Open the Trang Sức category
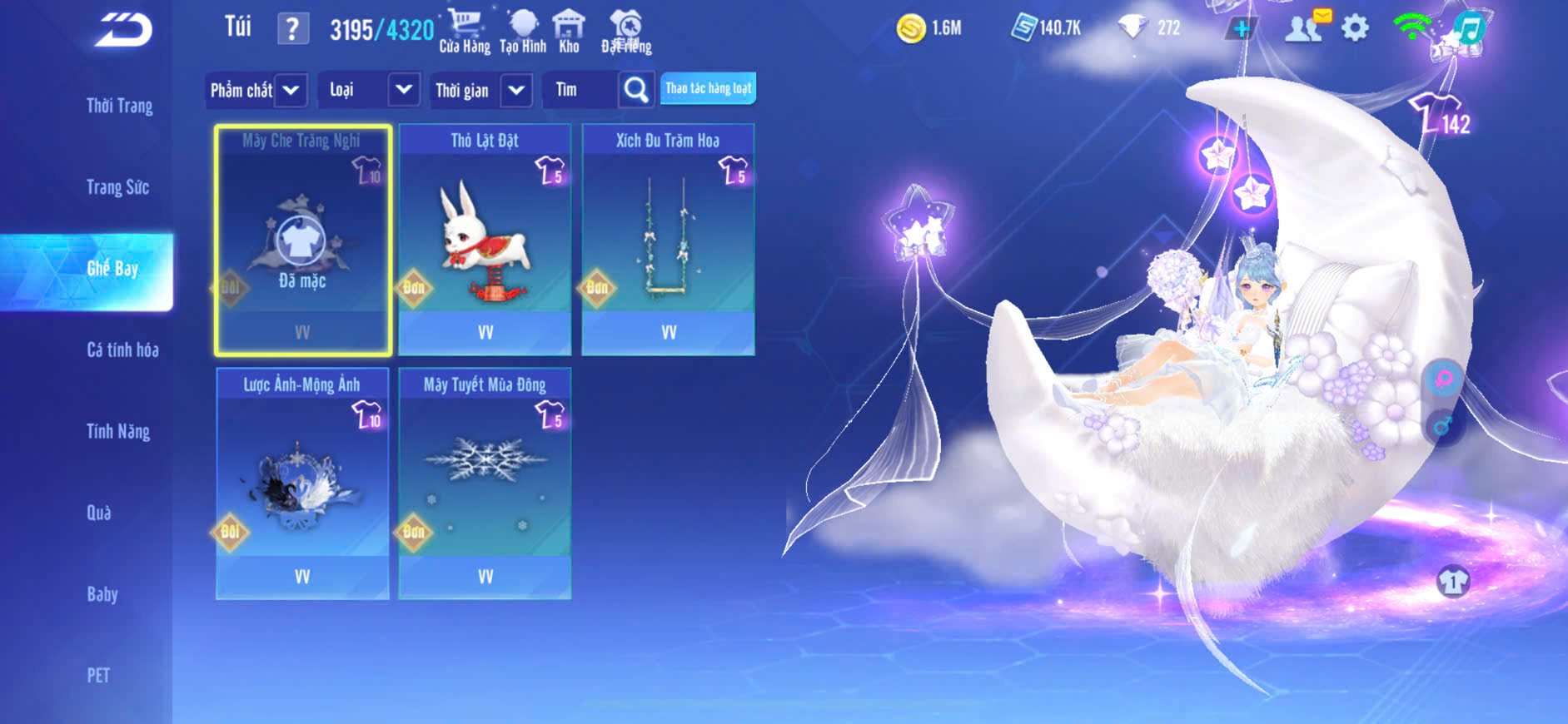 pos(117,187)
